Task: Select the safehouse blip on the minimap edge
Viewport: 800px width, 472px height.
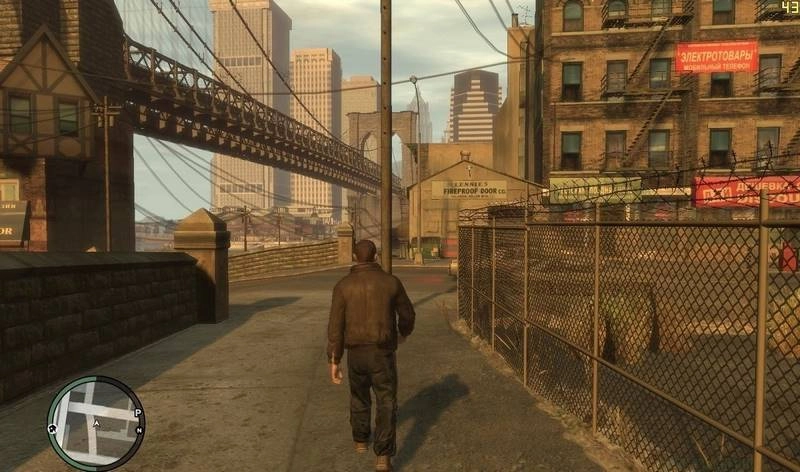Action: [x=52, y=428]
